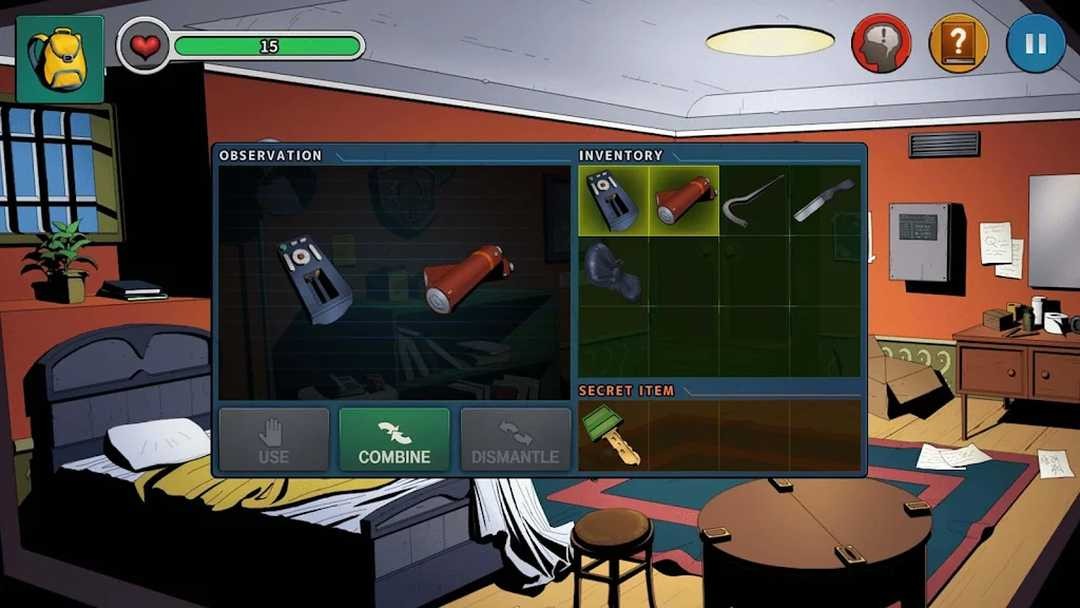Choose the crowbar in the inventory
The width and height of the screenshot is (1080, 608).
[754, 200]
